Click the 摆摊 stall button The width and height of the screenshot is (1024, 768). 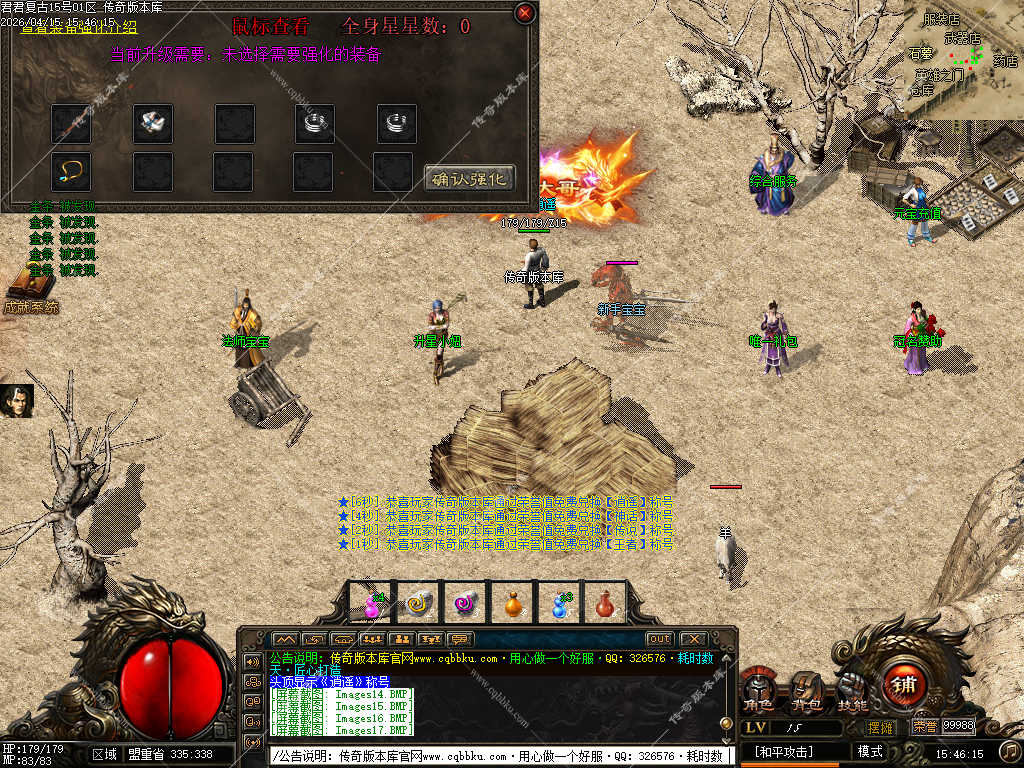(881, 727)
